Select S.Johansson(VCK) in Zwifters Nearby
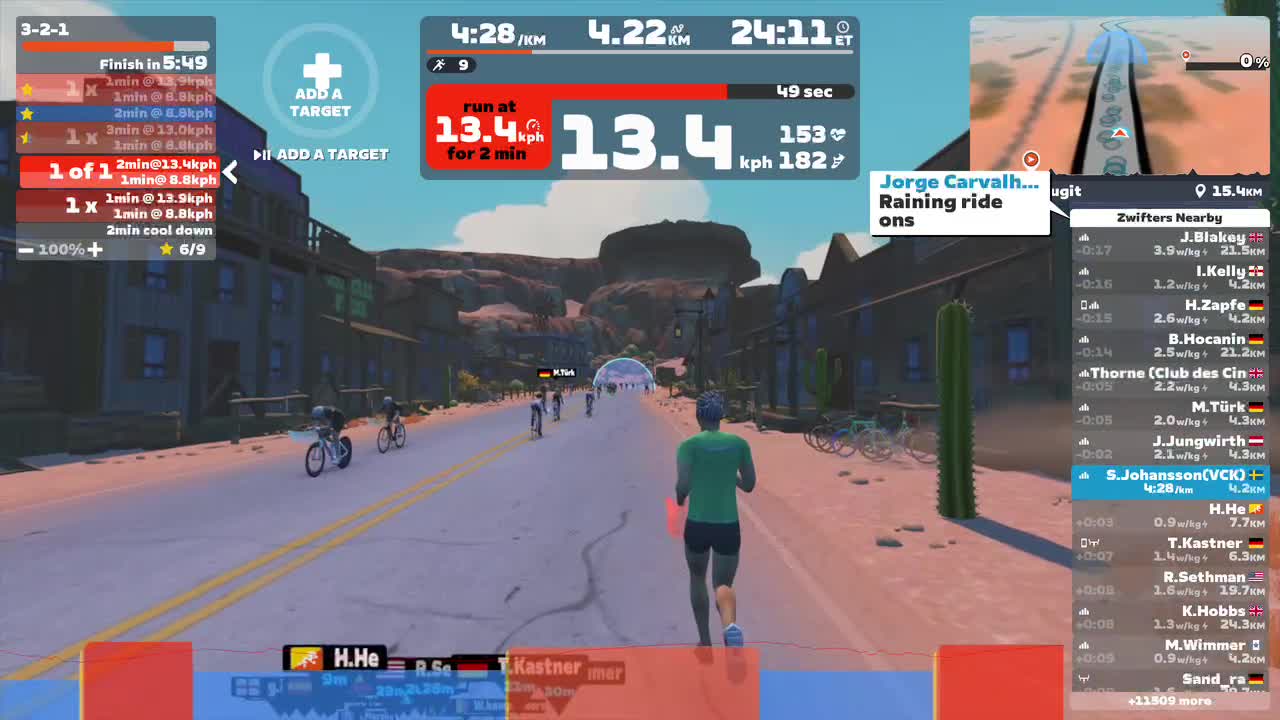Viewport: 1280px width, 720px height. [1170, 482]
